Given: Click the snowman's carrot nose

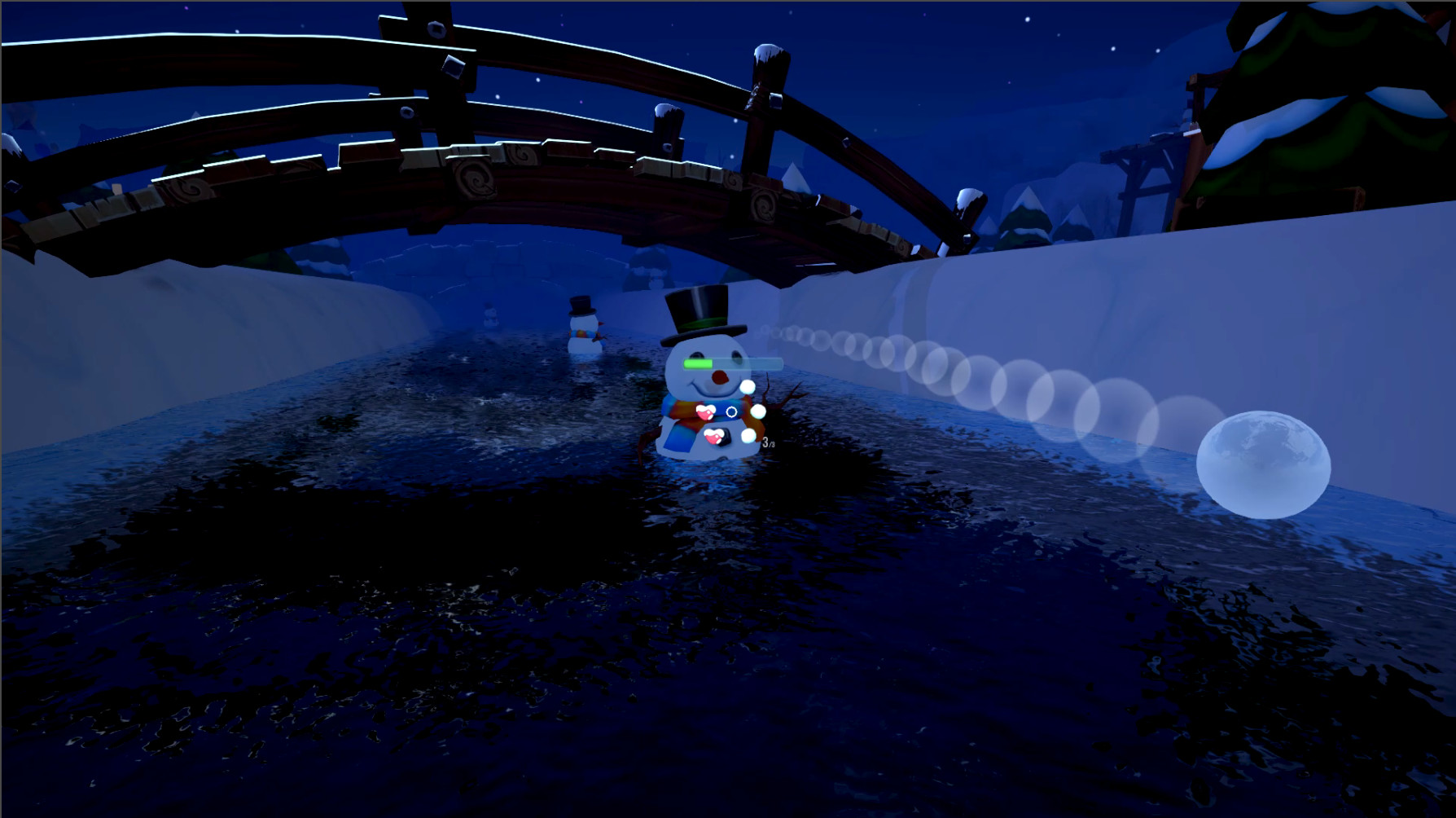Looking at the screenshot, I should click(x=719, y=377).
